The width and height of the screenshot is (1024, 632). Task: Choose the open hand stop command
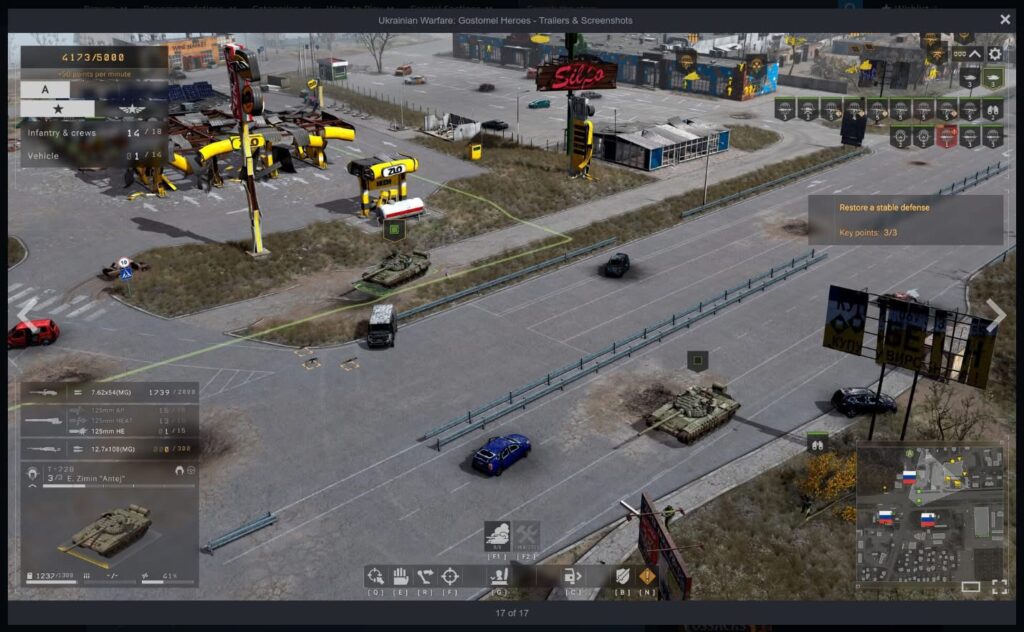tap(400, 576)
